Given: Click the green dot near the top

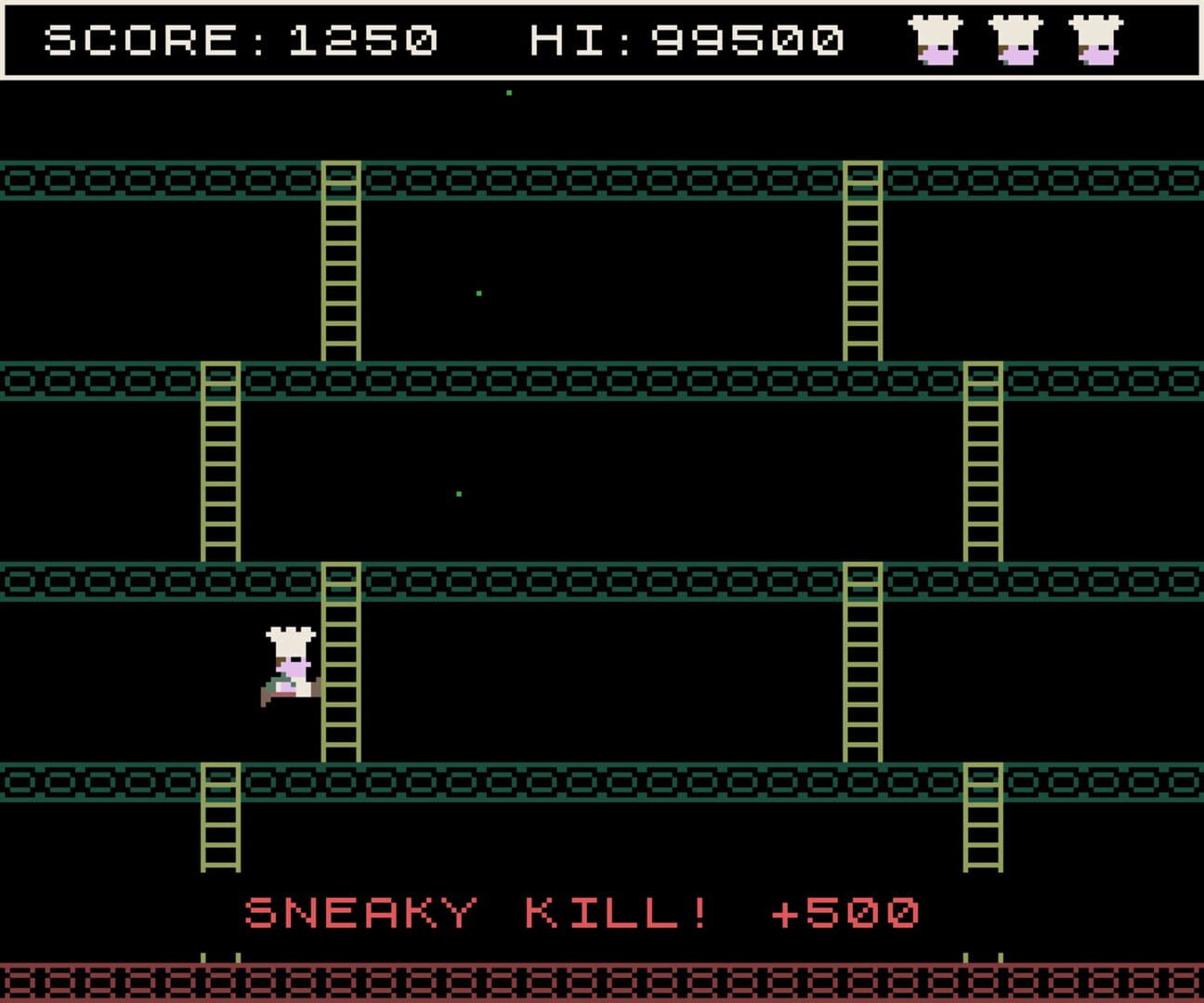Looking at the screenshot, I should point(508,93).
